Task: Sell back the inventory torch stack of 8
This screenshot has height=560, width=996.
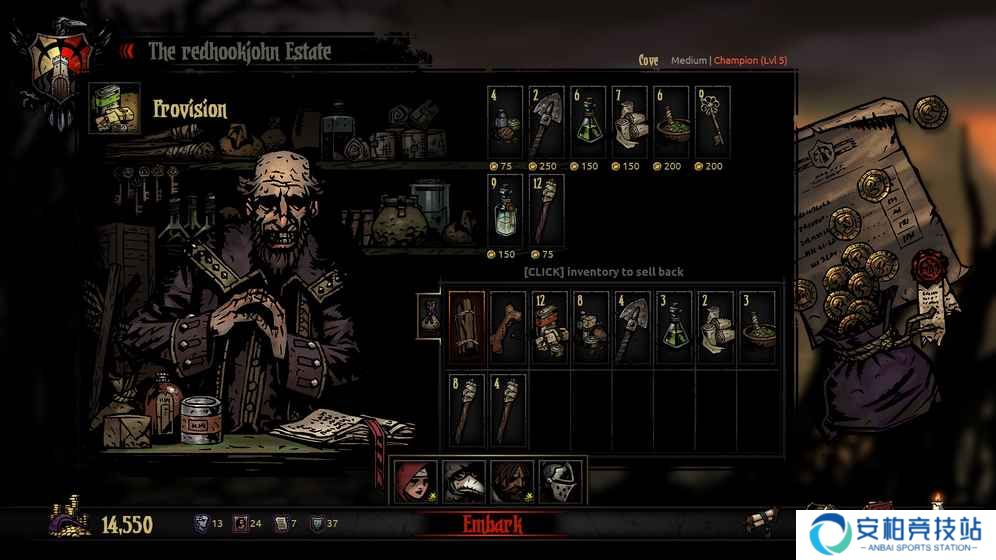Action: [467, 409]
